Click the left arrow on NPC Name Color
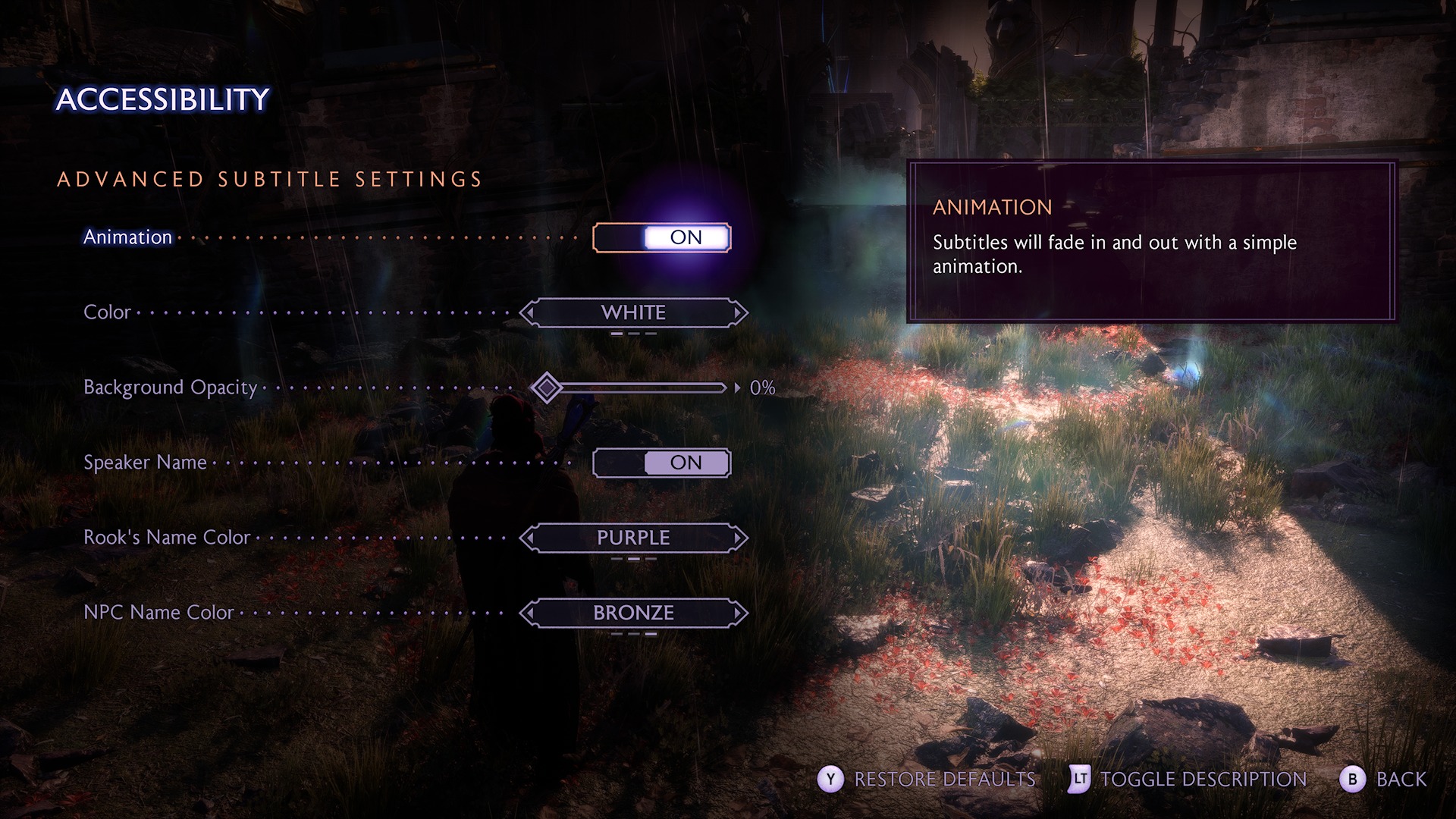The height and width of the screenshot is (819, 1456). tap(531, 613)
